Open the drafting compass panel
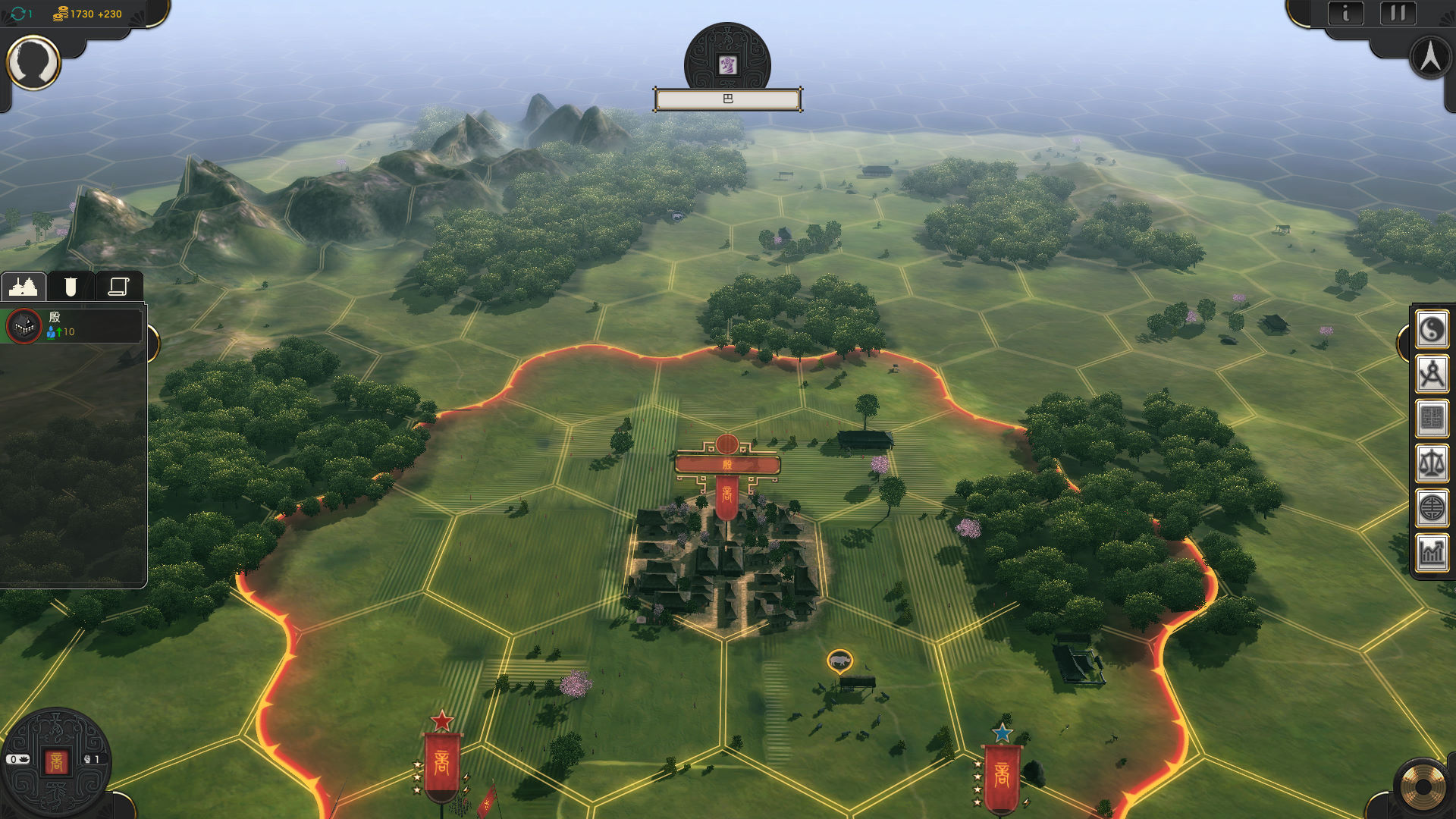This screenshot has width=1456, height=819. [x=1432, y=375]
